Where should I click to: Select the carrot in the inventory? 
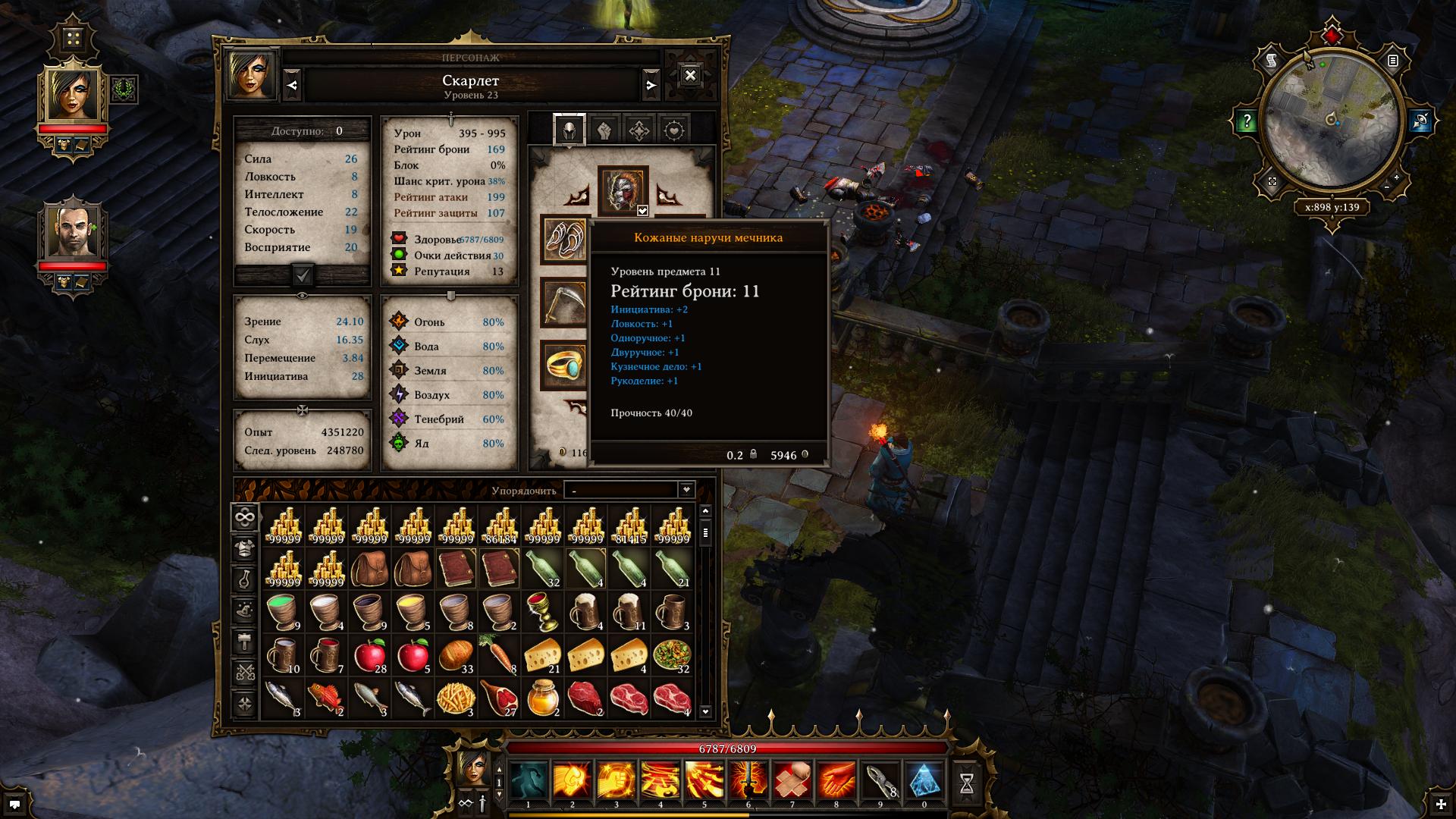[500, 655]
